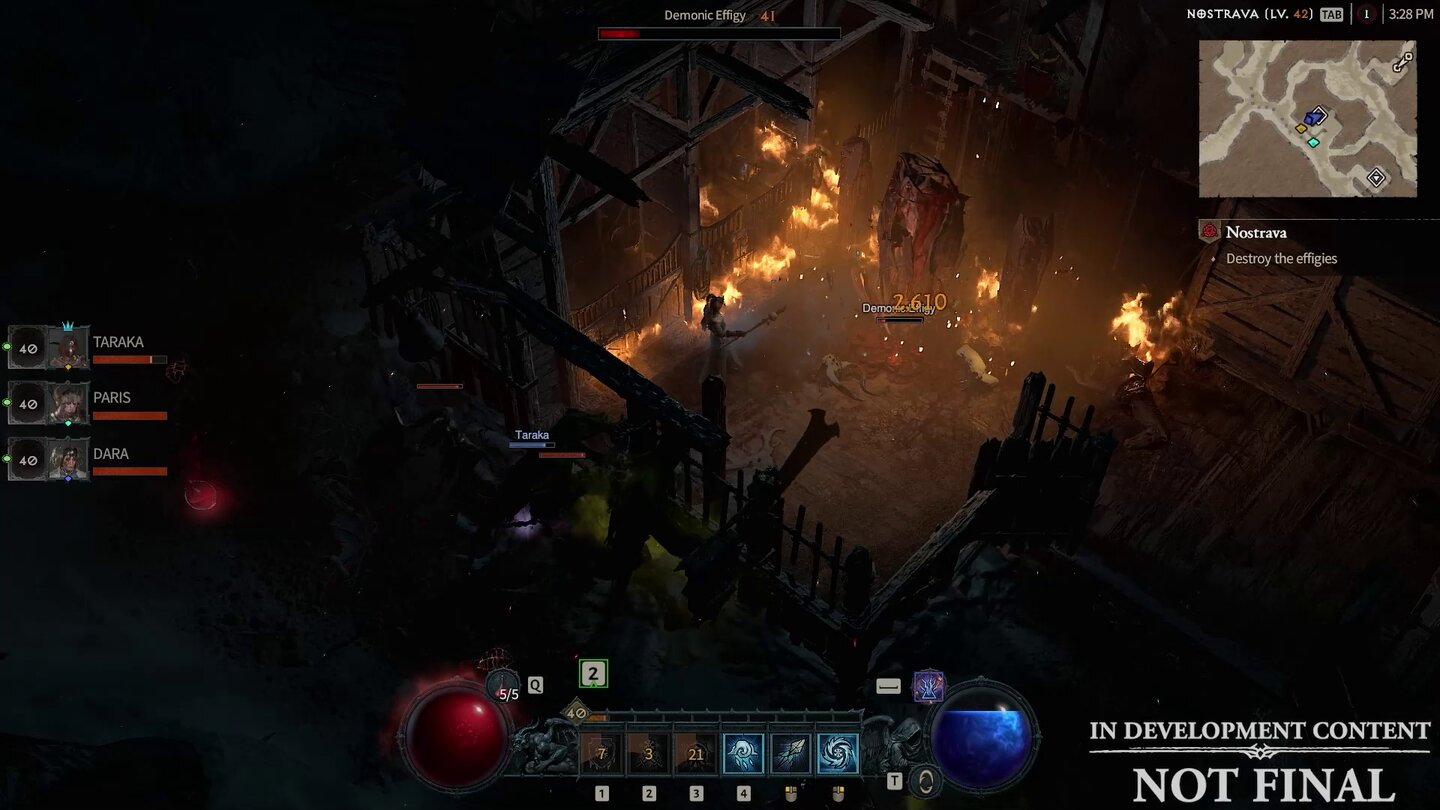
Task: Click the key-shaped marker on the minimap
Action: [1403, 61]
